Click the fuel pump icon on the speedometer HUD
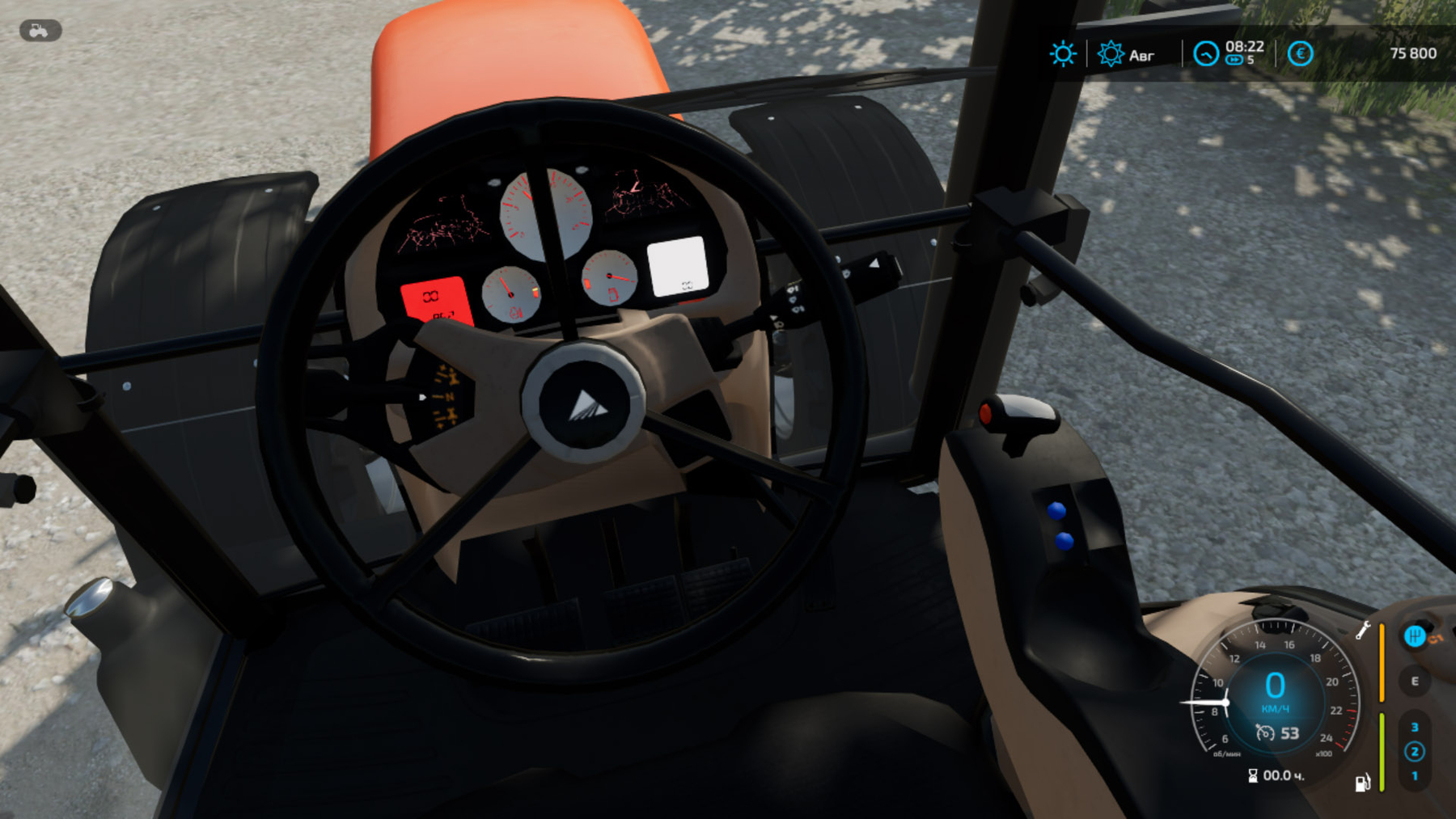This screenshot has width=1456, height=819. tap(1365, 783)
